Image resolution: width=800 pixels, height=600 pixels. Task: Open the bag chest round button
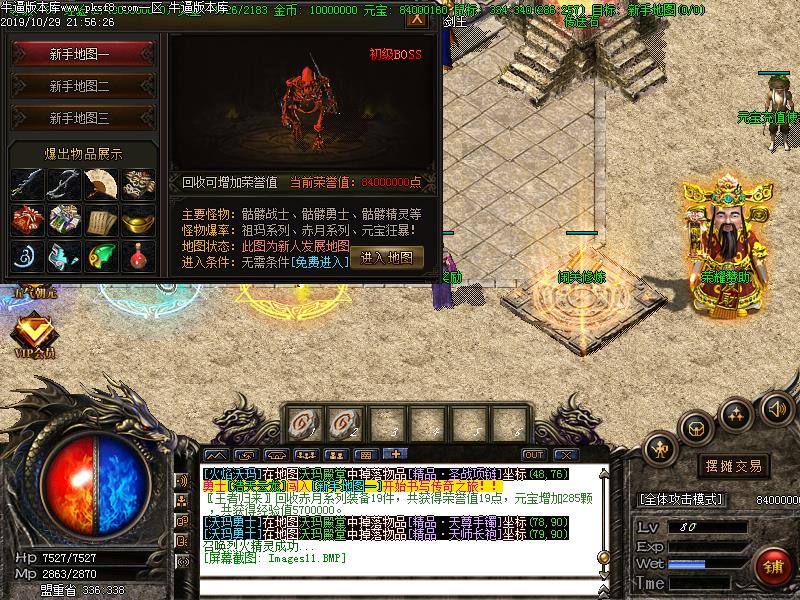(695, 428)
